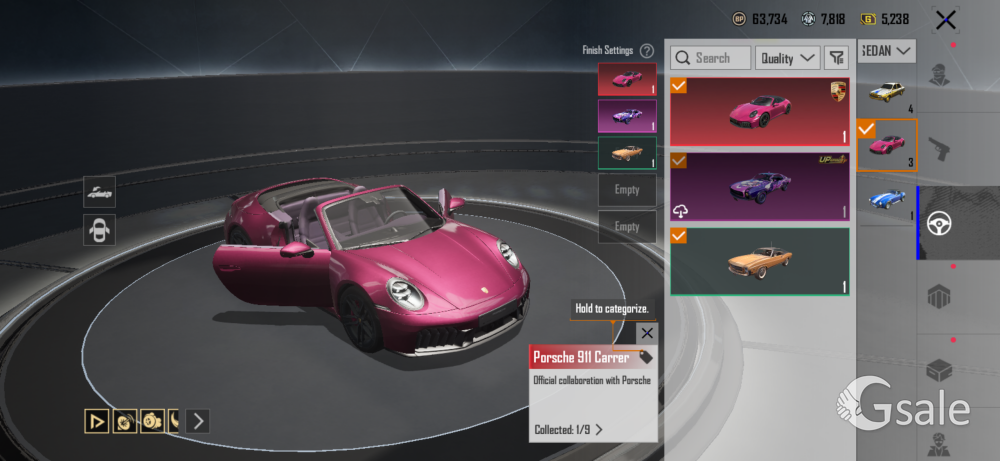
Task: Select the pink Porsche 911 finish card
Action: 760,112
